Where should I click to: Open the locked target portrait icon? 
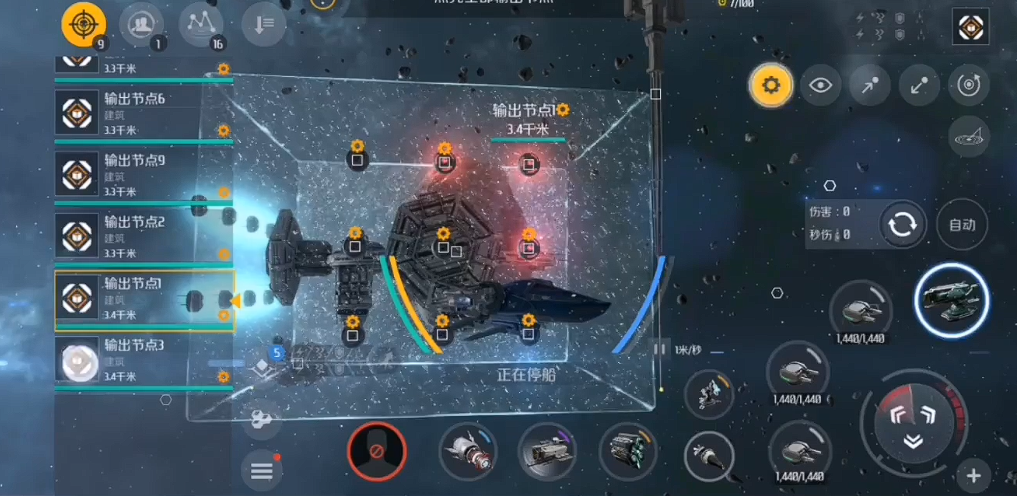[x=970, y=27]
